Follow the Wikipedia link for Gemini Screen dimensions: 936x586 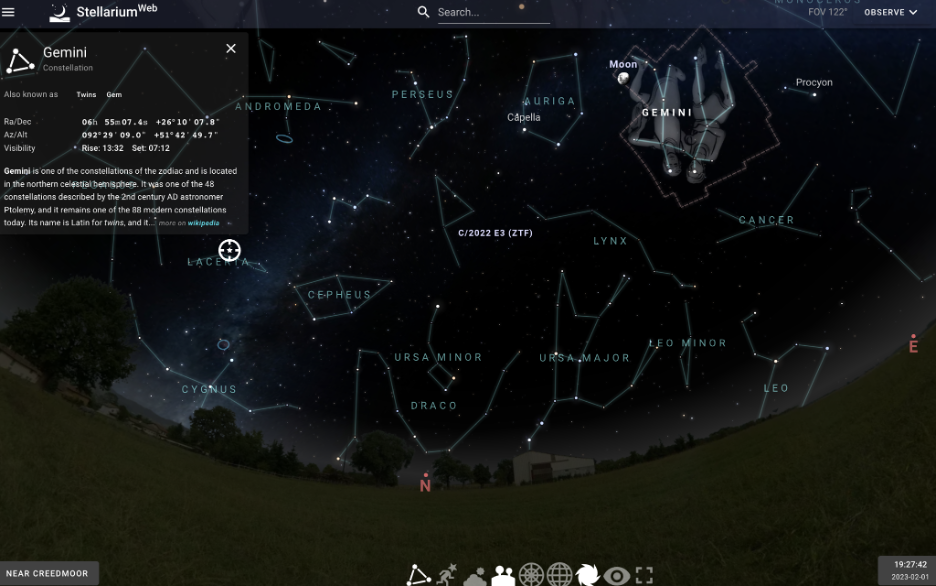tap(203, 223)
